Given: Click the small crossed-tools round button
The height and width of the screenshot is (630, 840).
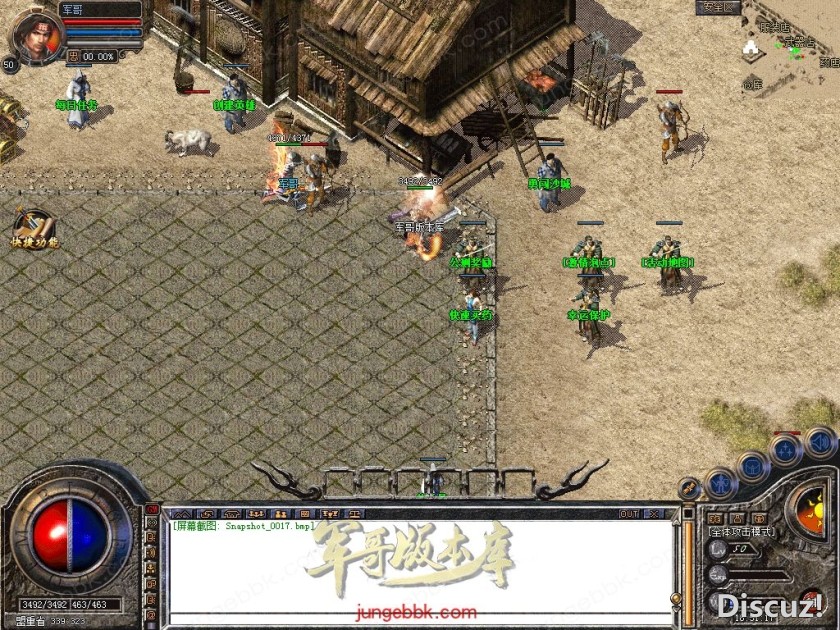Looking at the screenshot, I should (x=690, y=488).
